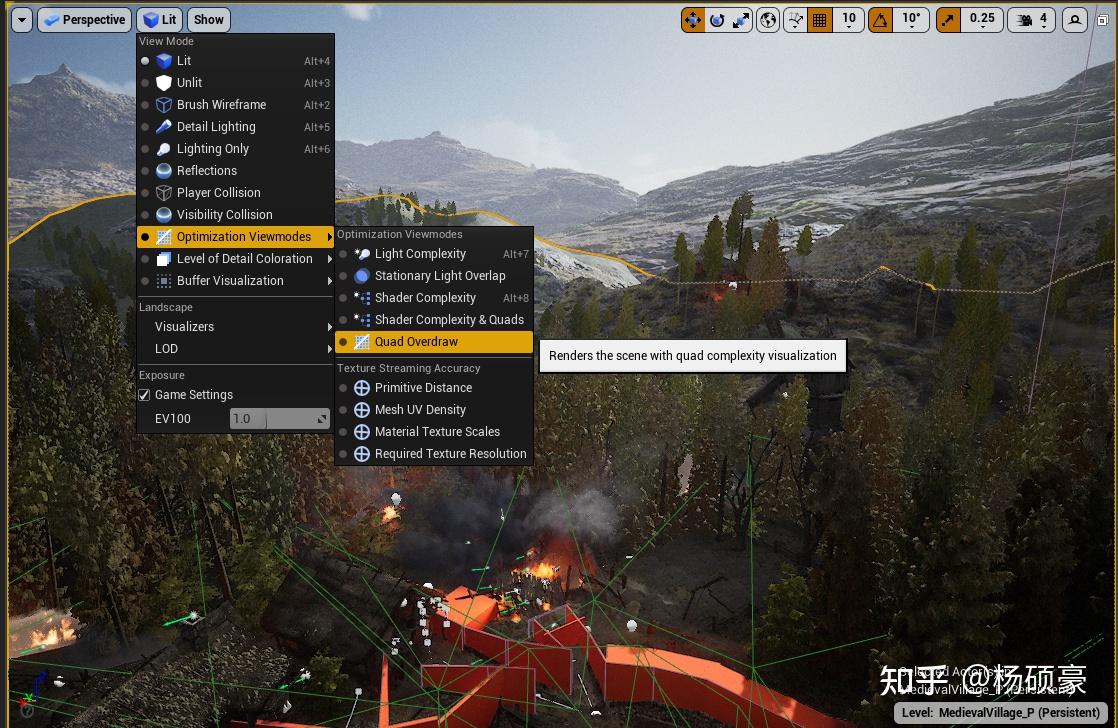Select Lighting Only view mode
Viewport: 1118px width, 728px height.
tap(212, 149)
